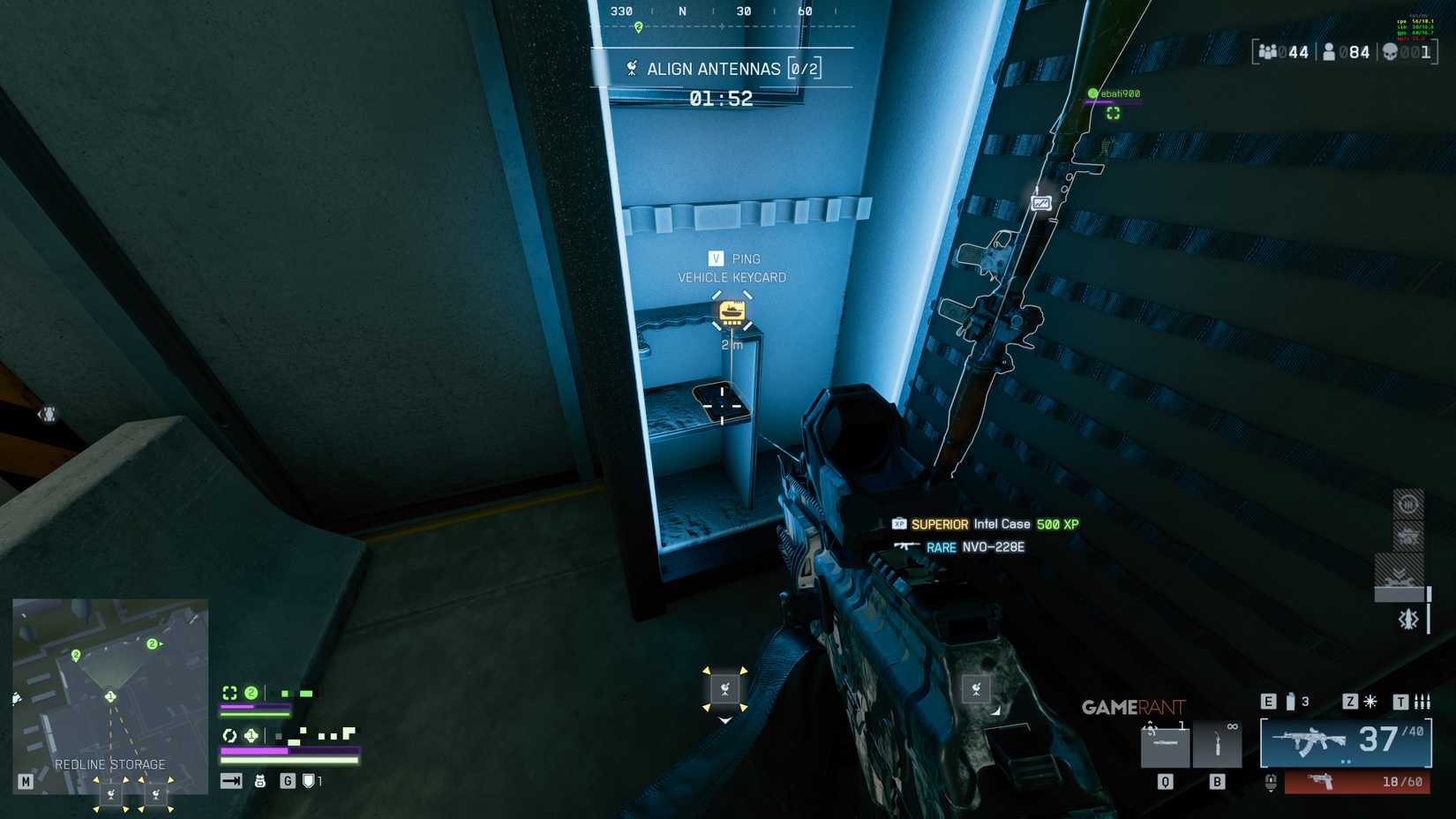Click the squad members icon showing 44
The height and width of the screenshot is (819, 1456).
coord(1269,52)
